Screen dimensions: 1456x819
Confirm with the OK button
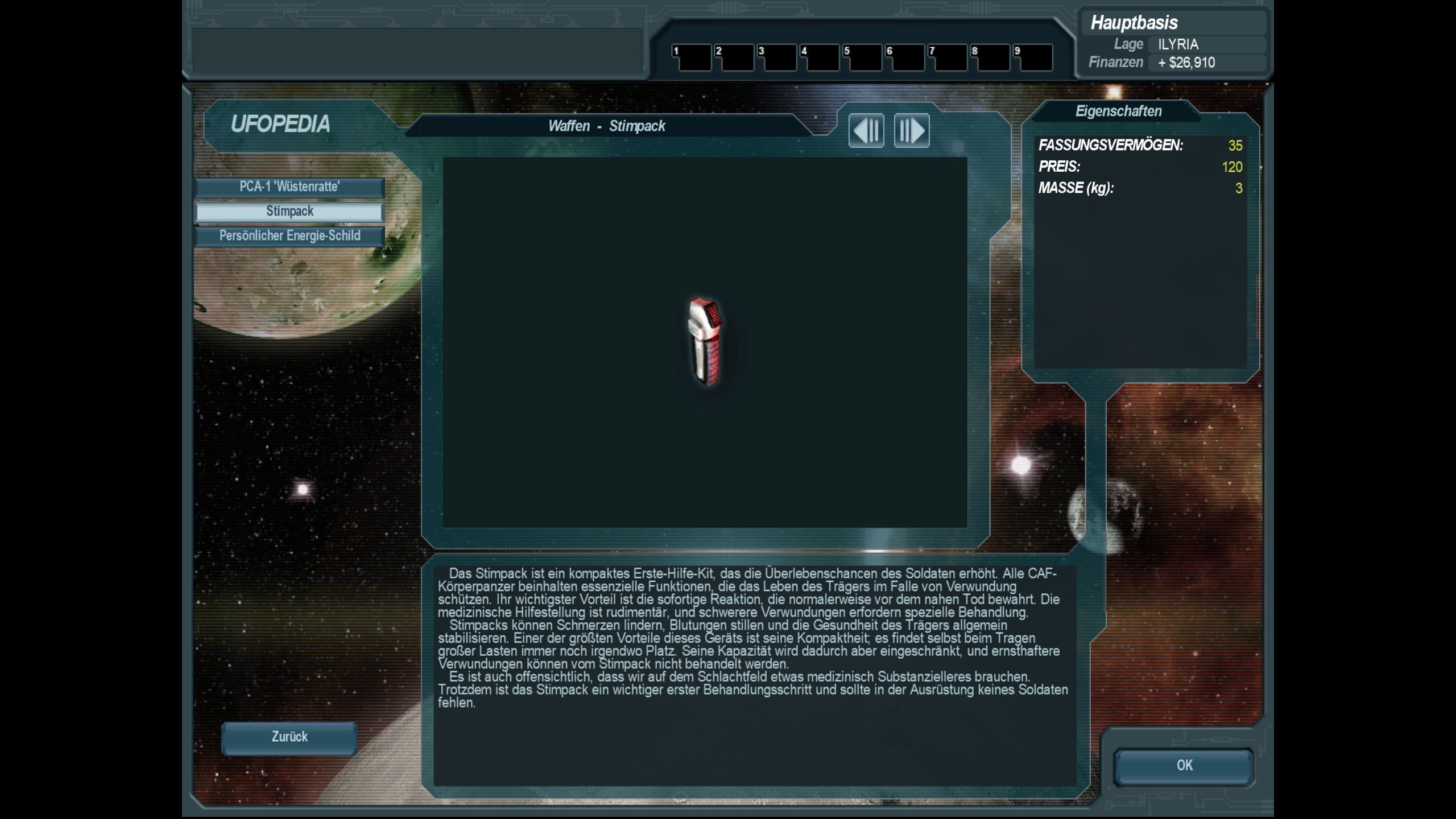point(1184,766)
